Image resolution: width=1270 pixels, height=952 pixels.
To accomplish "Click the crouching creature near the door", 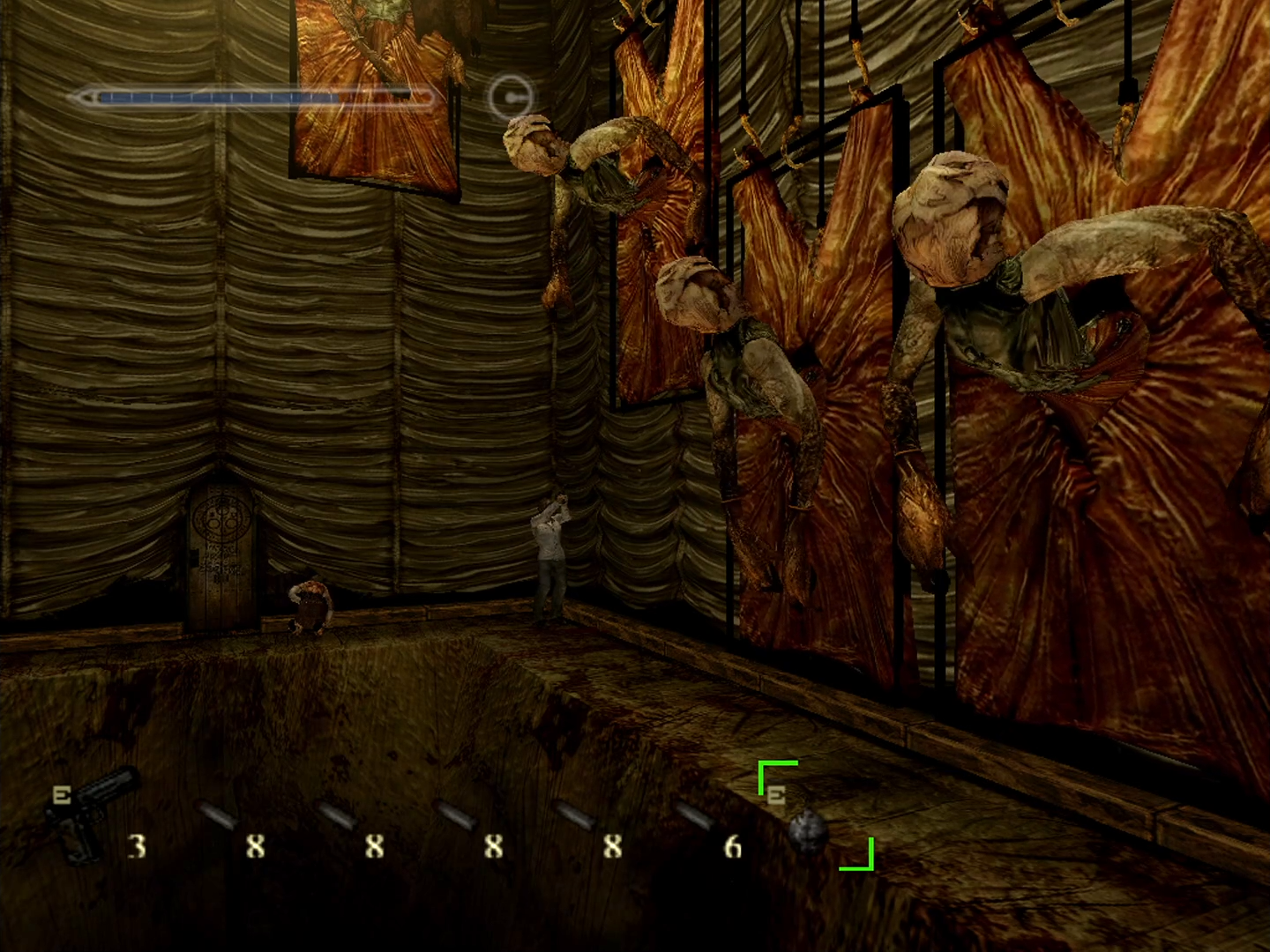I will (x=310, y=604).
